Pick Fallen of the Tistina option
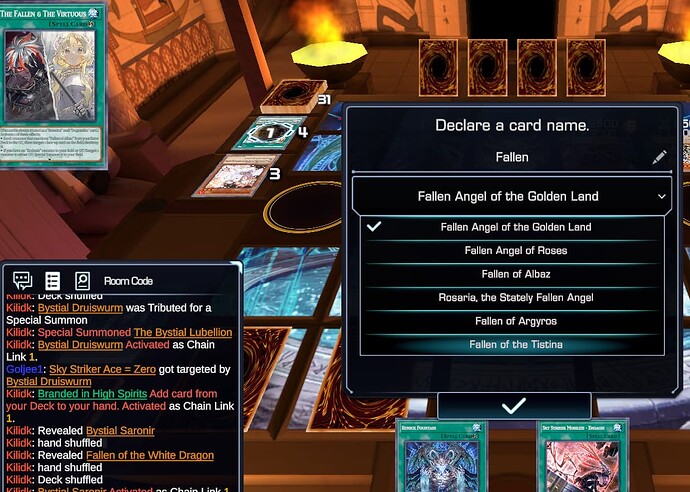Image resolution: width=690 pixels, height=492 pixels. pyautogui.click(x=515, y=345)
